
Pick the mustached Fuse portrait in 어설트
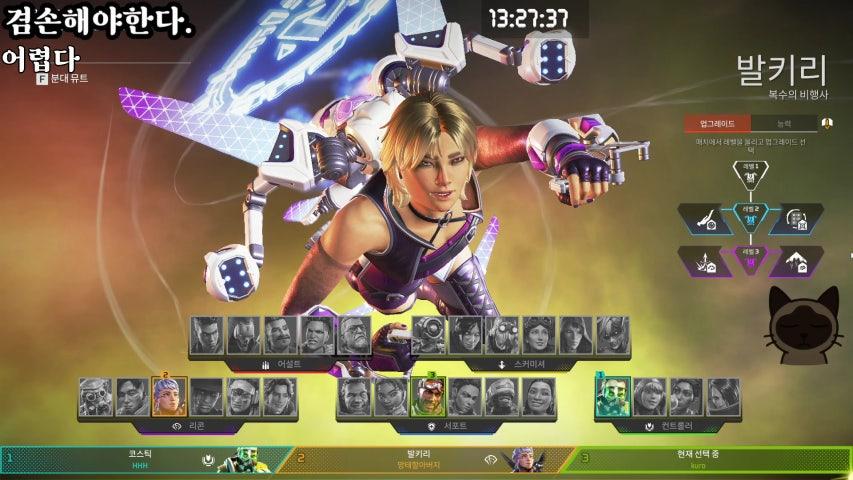(x=281, y=336)
